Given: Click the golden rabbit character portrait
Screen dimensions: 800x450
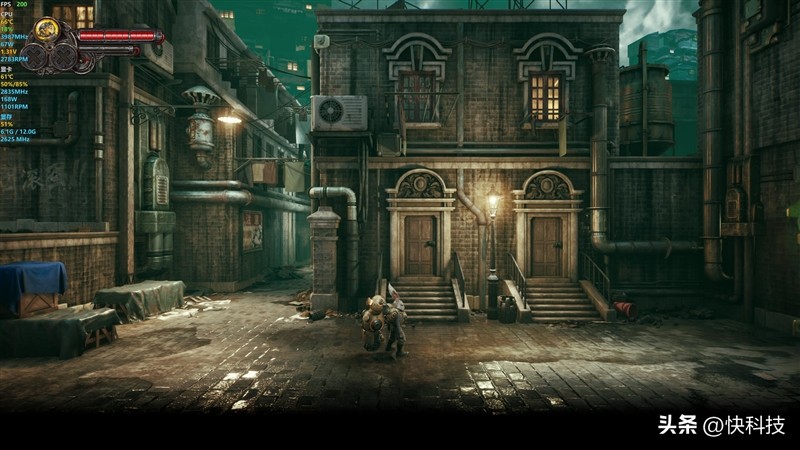Looking at the screenshot, I should click(46, 31).
